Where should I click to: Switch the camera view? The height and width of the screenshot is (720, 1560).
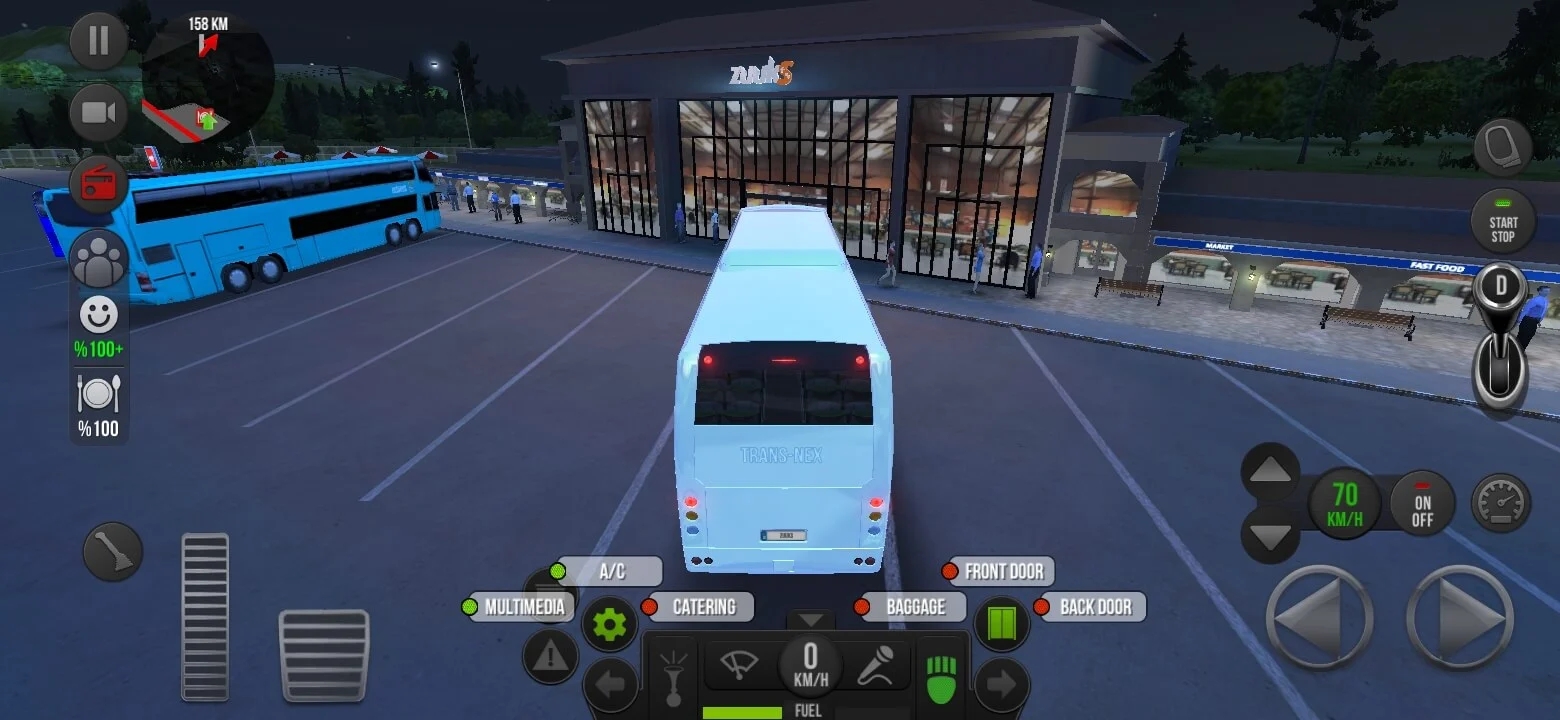(x=98, y=112)
